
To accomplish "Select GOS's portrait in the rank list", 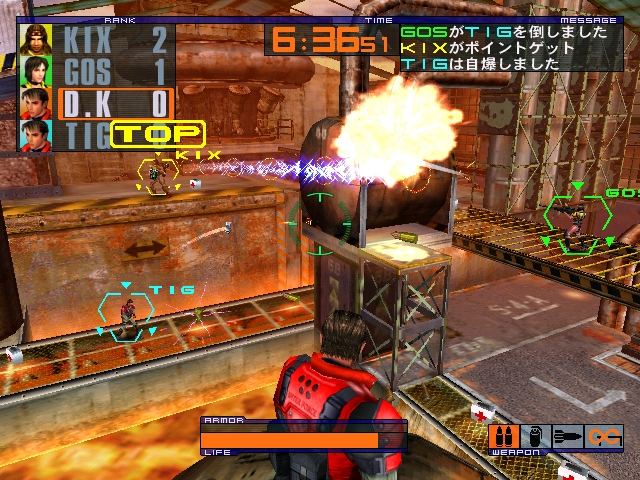I will pos(37,72).
